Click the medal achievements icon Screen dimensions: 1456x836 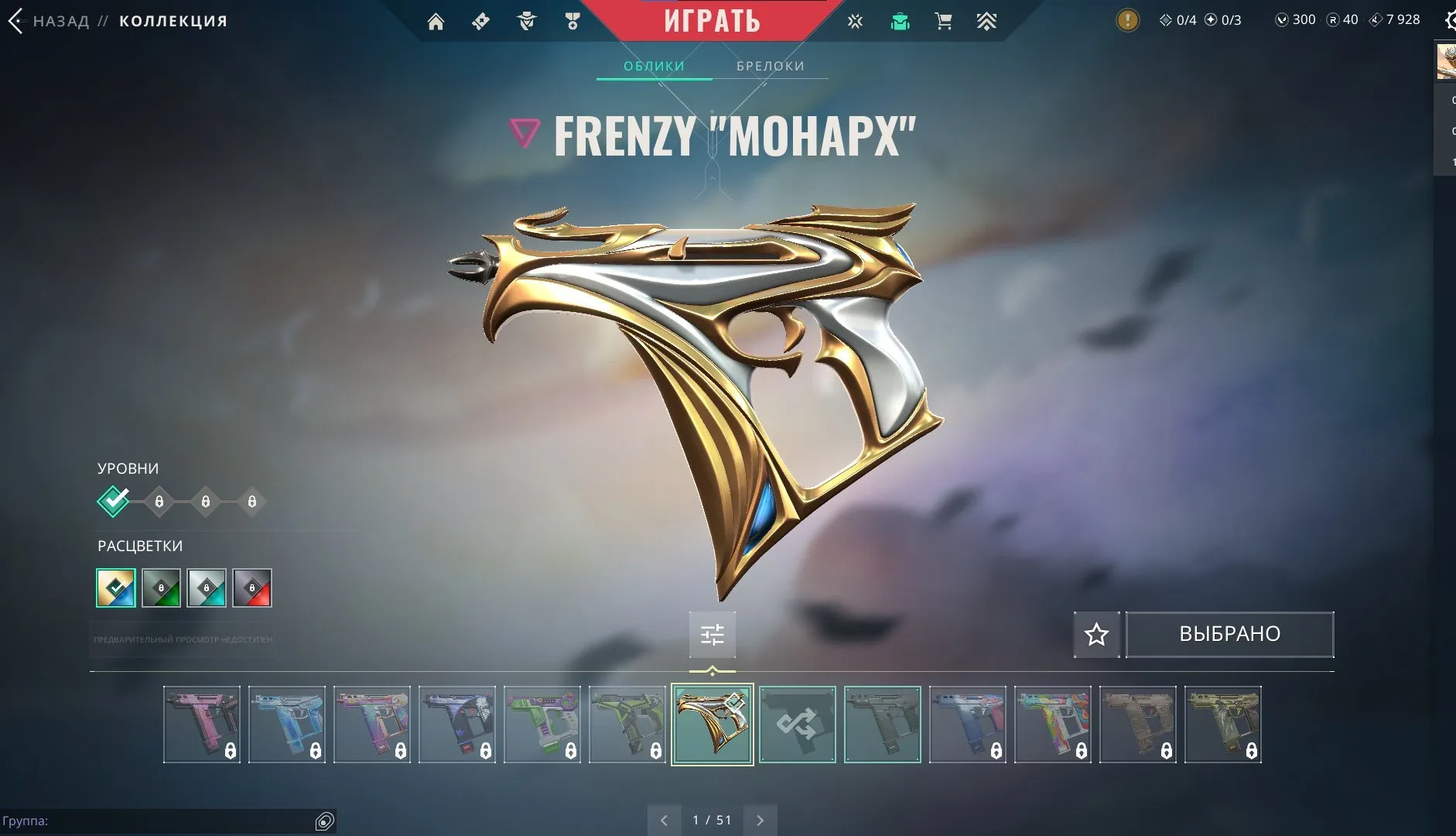click(x=572, y=21)
